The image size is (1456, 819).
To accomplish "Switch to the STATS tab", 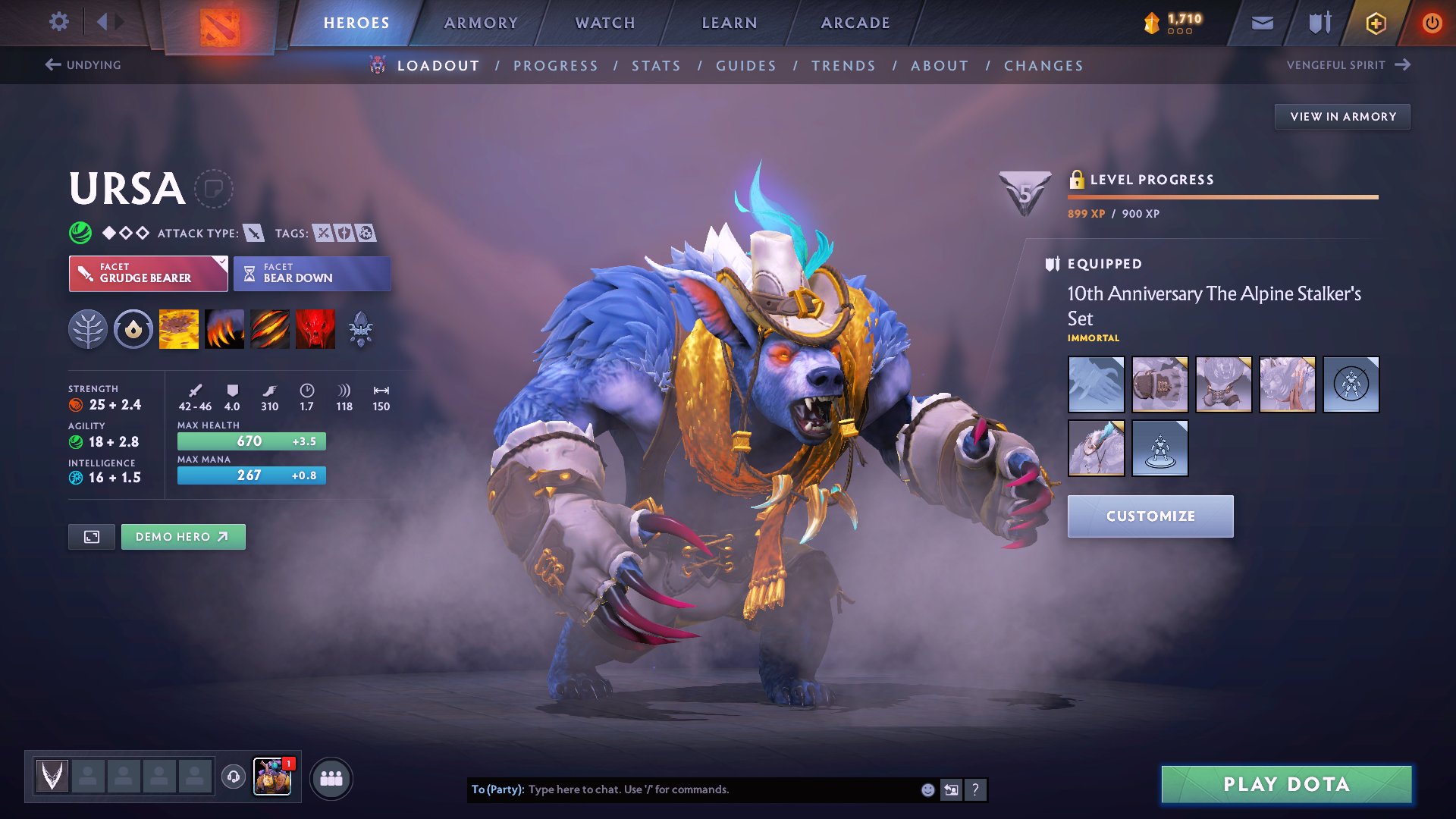I will [656, 66].
